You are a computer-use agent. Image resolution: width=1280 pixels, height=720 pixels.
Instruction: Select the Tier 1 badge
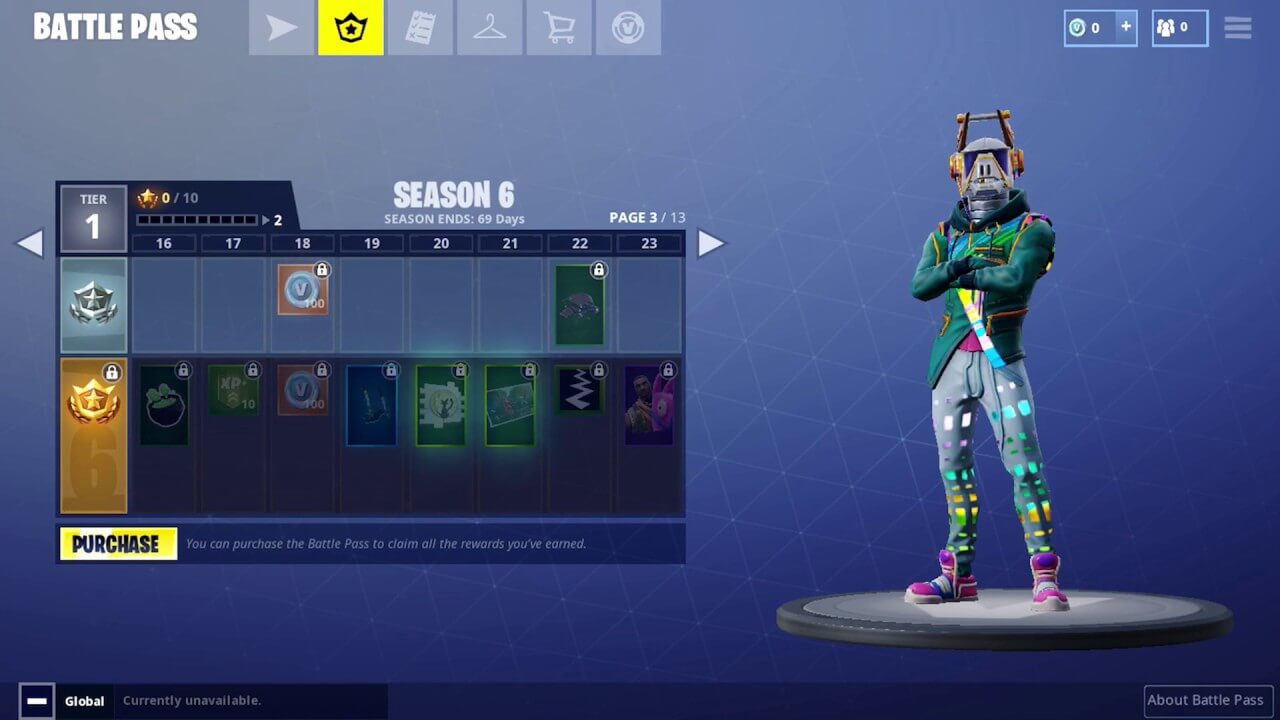point(93,216)
